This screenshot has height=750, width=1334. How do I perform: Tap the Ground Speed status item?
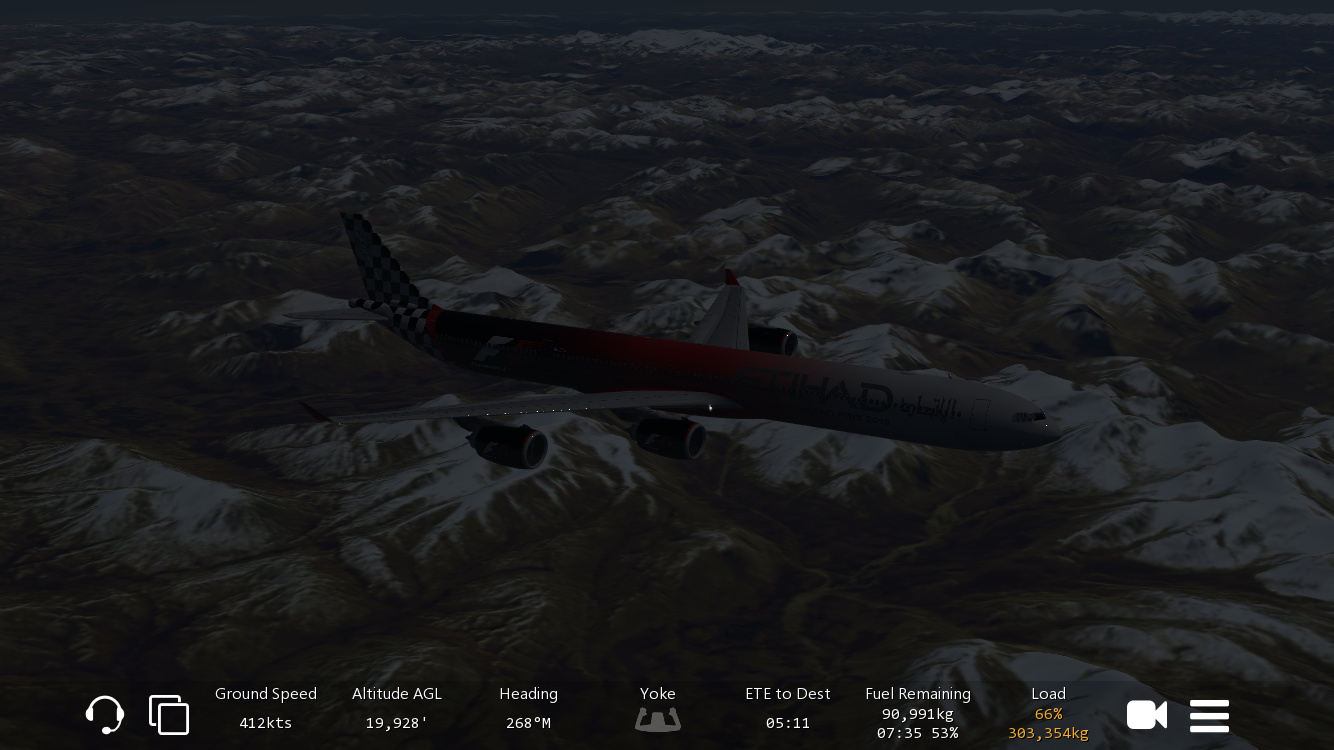pyautogui.click(x=266, y=708)
